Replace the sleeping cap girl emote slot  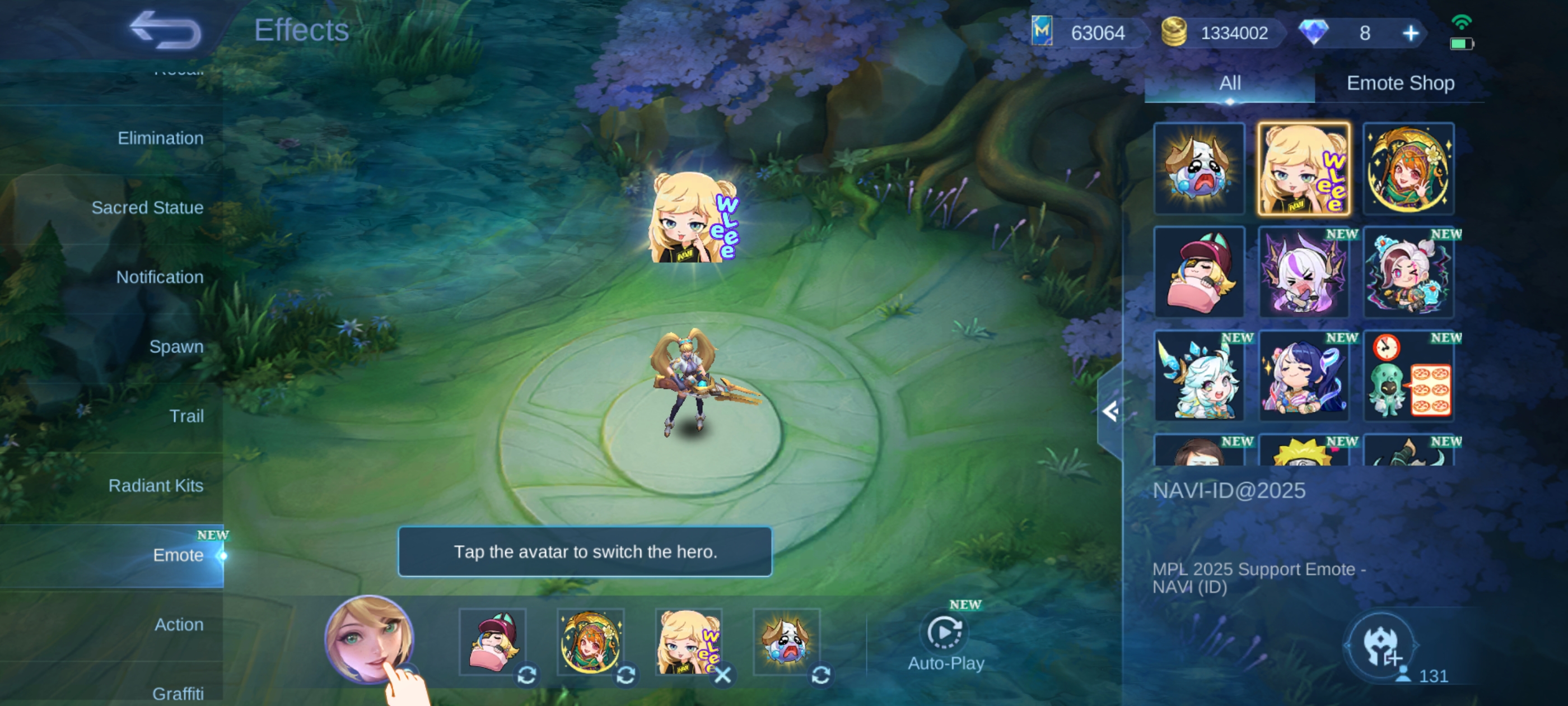(527, 675)
